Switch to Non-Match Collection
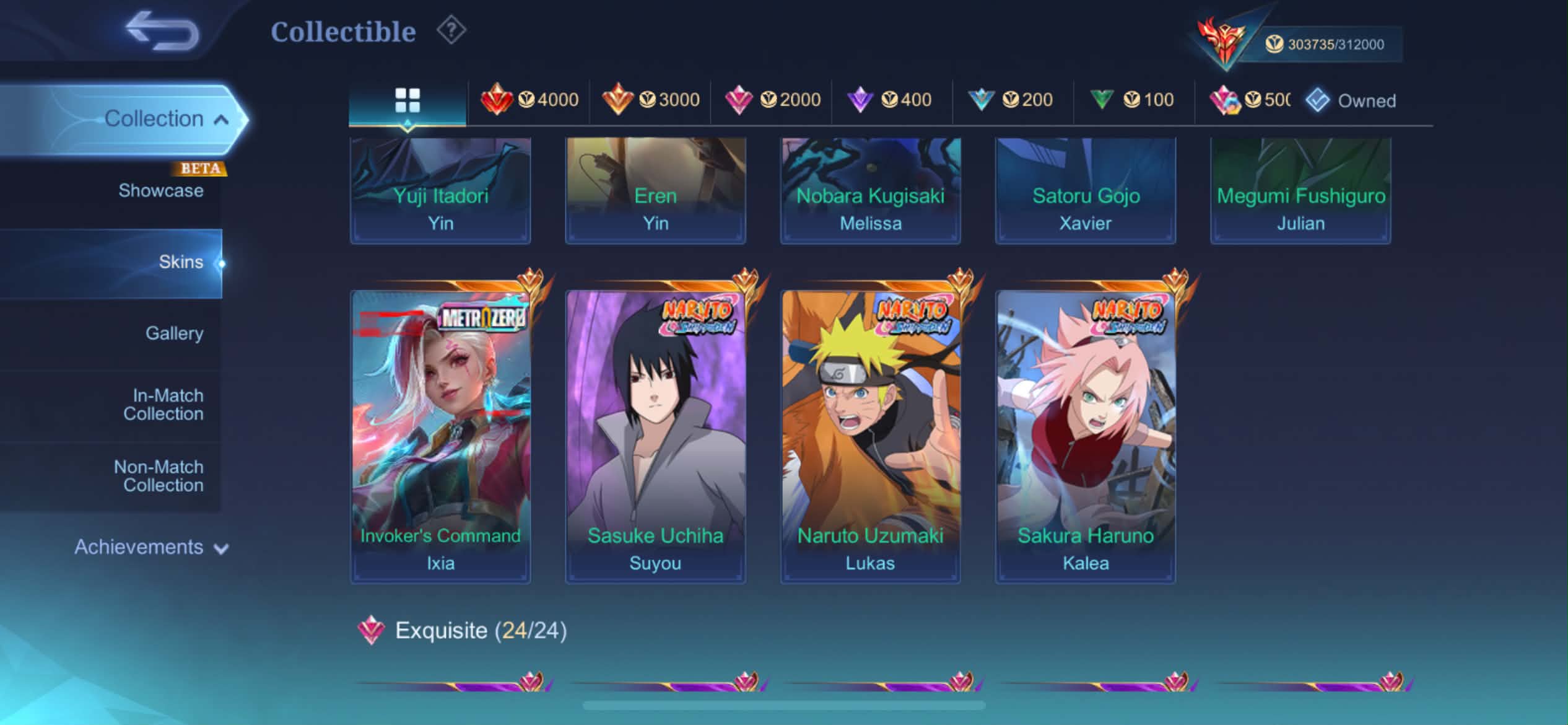 (159, 476)
